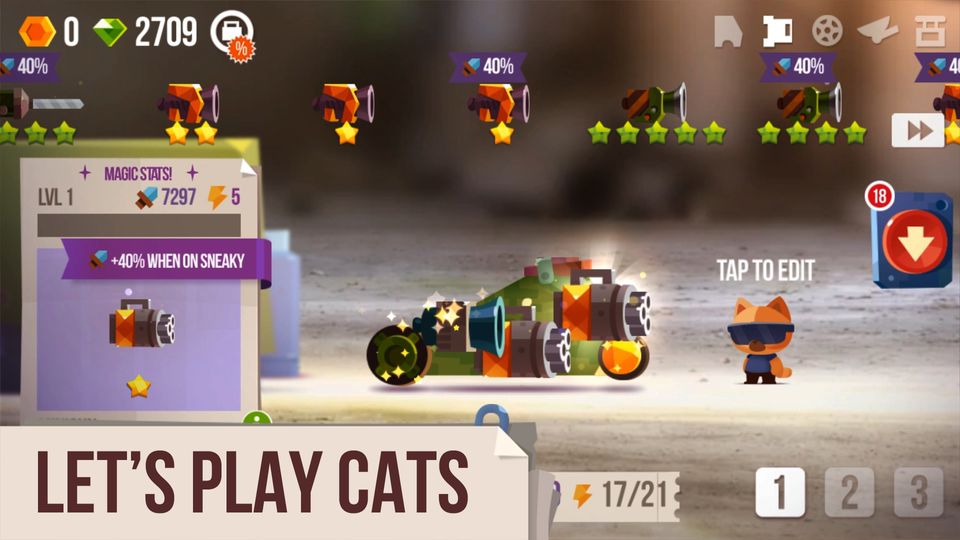
Task: Open the discount shop bag icon
Action: pos(232,33)
